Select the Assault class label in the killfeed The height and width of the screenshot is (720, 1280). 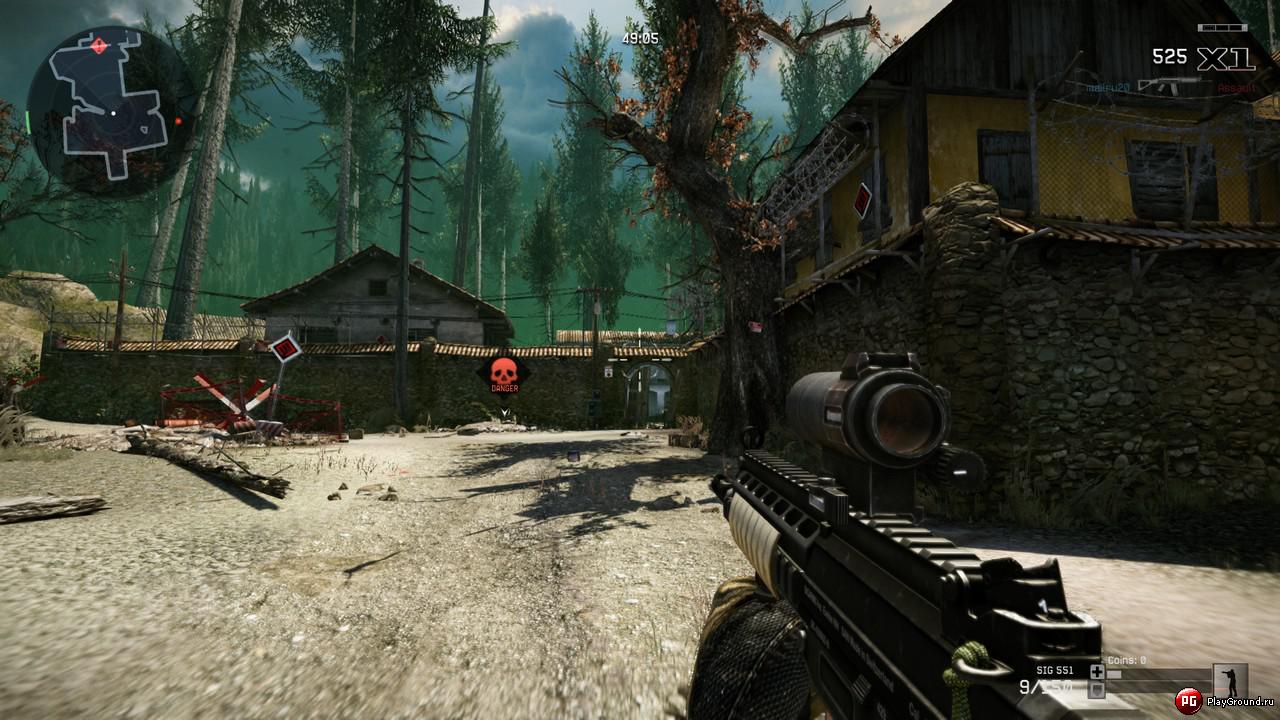pyautogui.click(x=1236, y=86)
